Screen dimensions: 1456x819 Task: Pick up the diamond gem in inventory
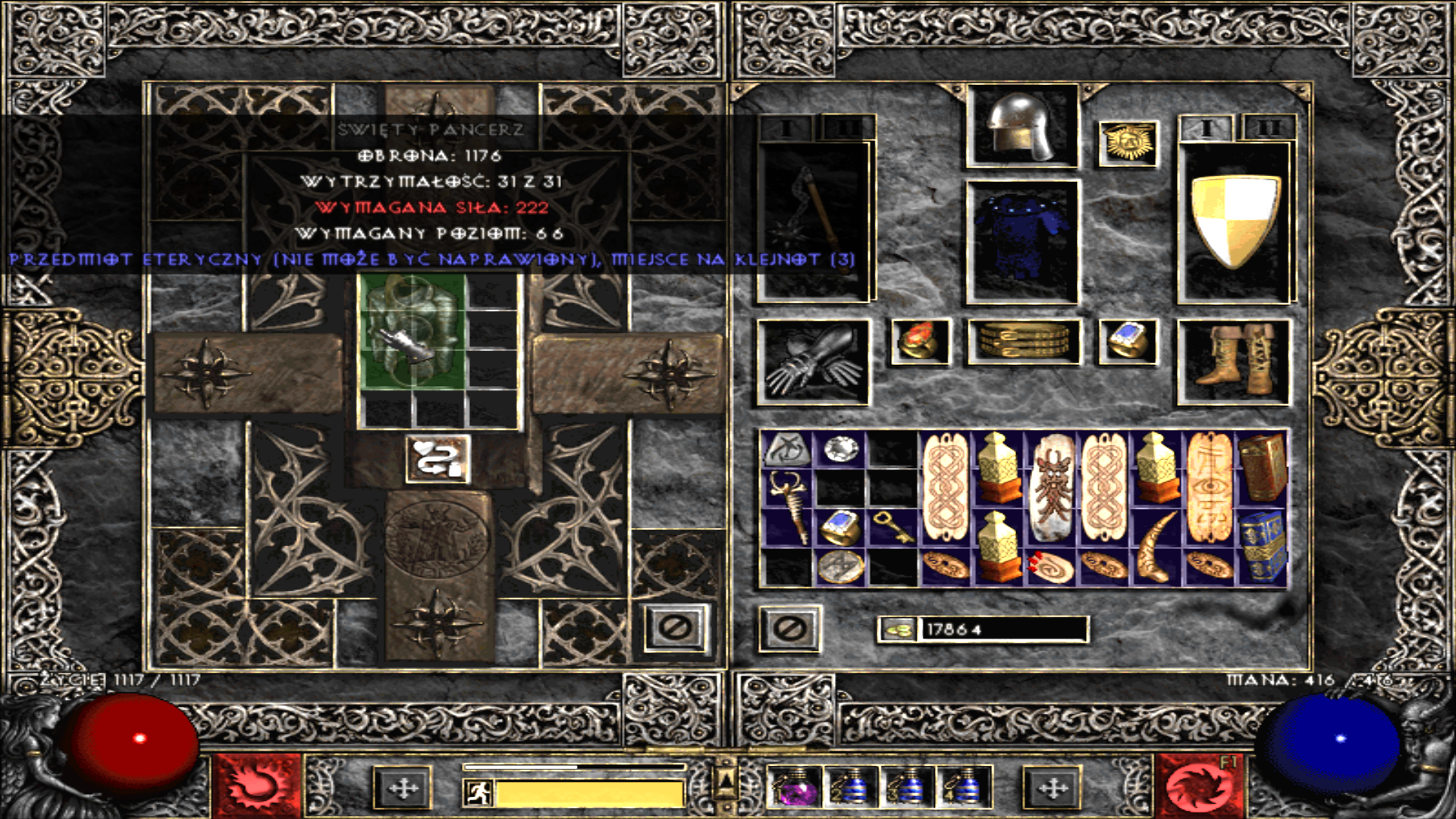pyautogui.click(x=841, y=449)
